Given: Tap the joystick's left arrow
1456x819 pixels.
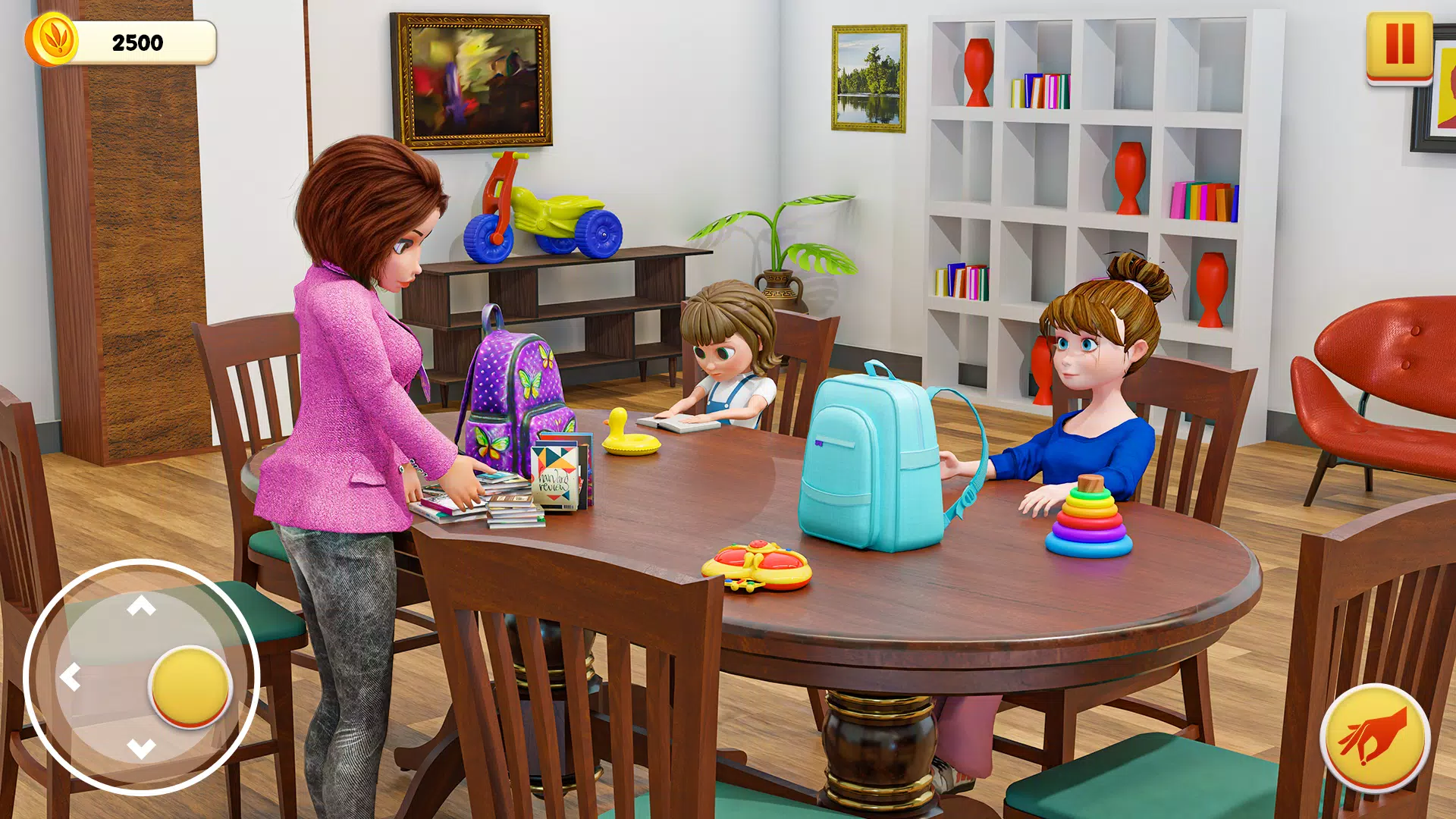Looking at the screenshot, I should click(71, 676).
